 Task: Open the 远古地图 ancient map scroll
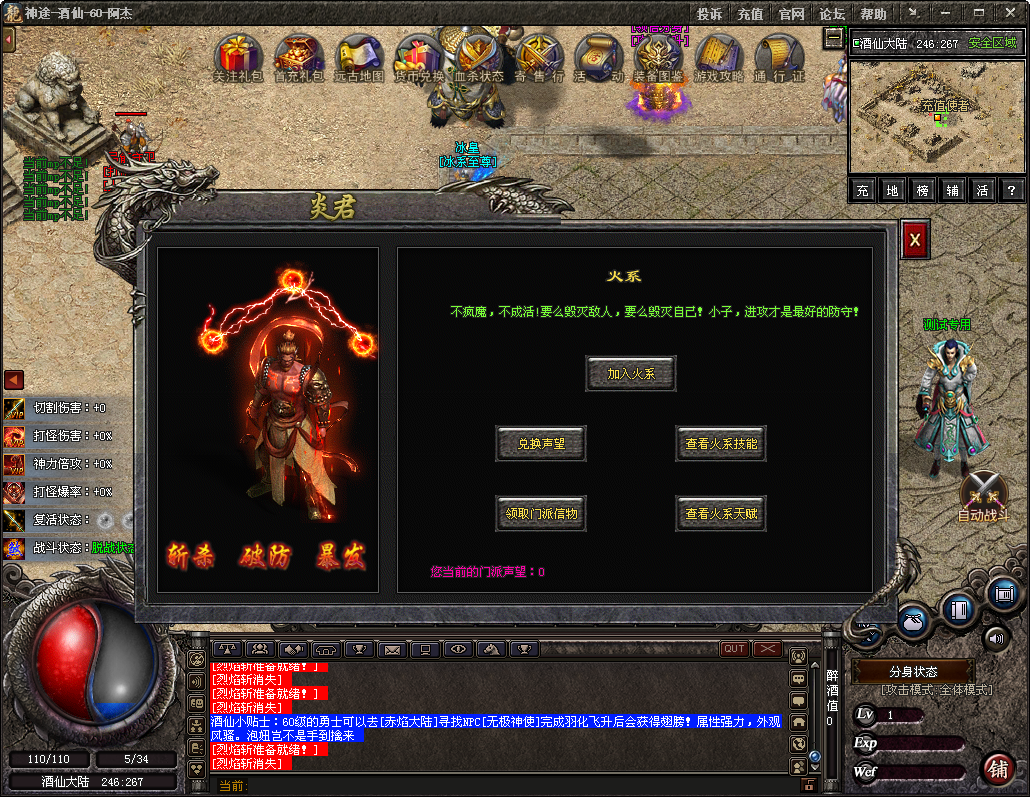pyautogui.click(x=358, y=56)
